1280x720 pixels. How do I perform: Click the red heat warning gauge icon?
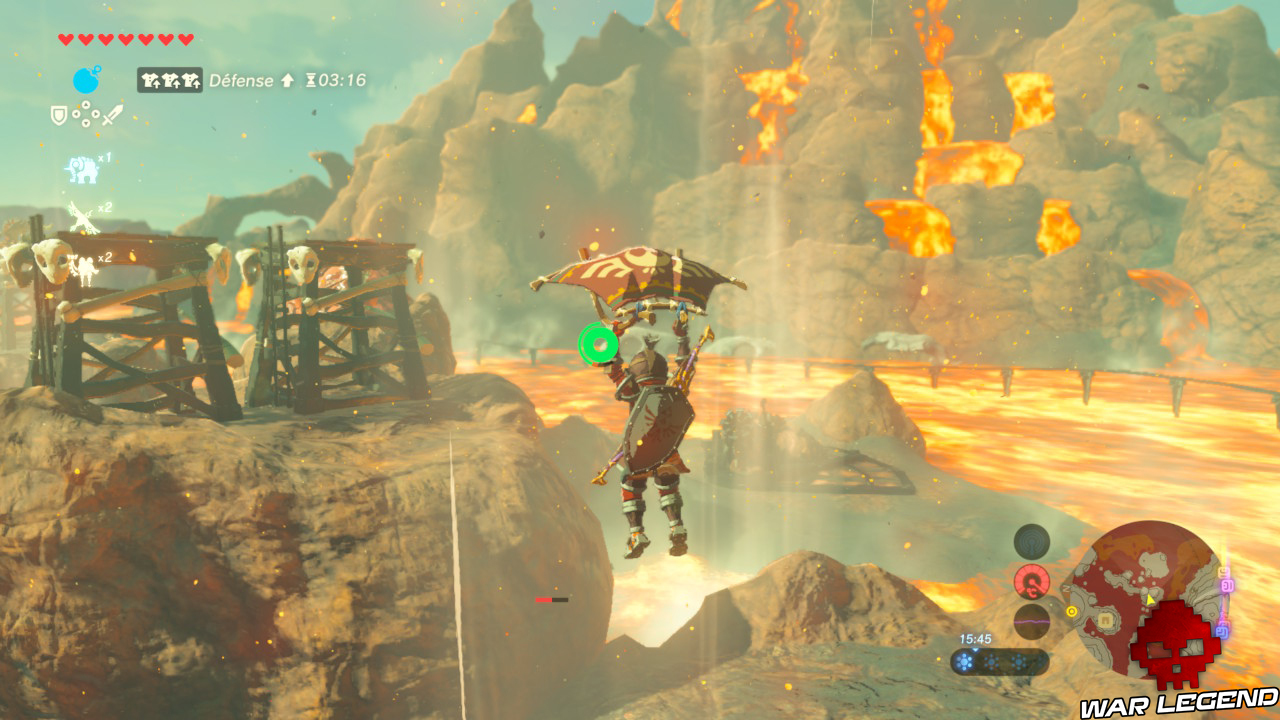tap(1031, 583)
